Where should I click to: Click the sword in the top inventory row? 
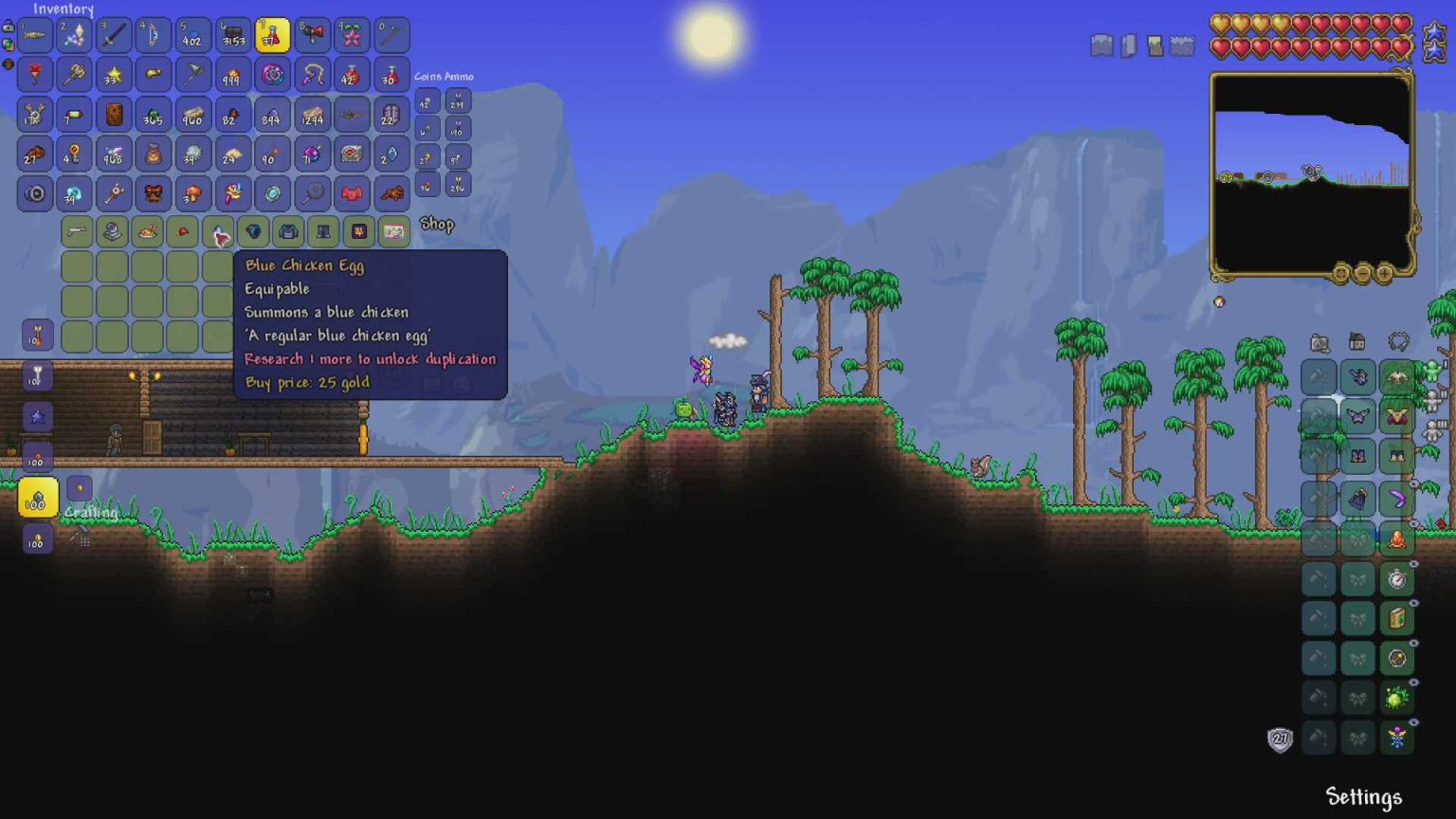(112, 34)
